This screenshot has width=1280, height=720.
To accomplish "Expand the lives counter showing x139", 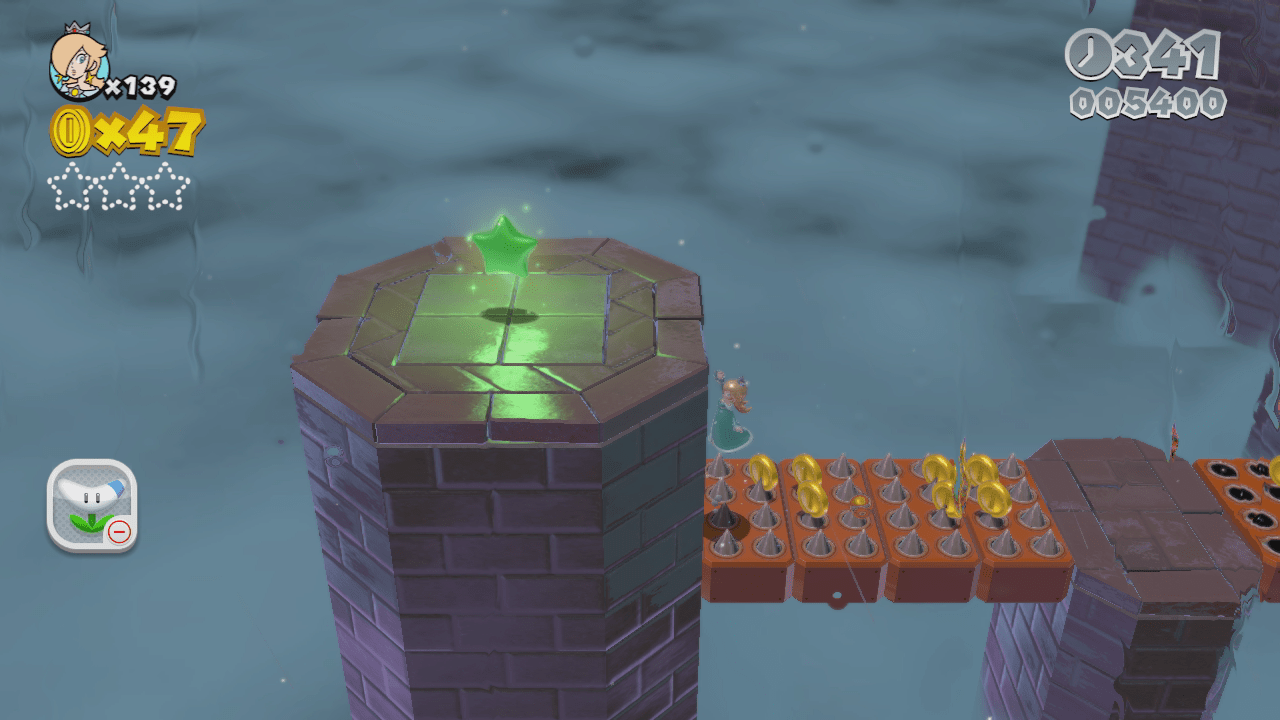I will coord(143,85).
